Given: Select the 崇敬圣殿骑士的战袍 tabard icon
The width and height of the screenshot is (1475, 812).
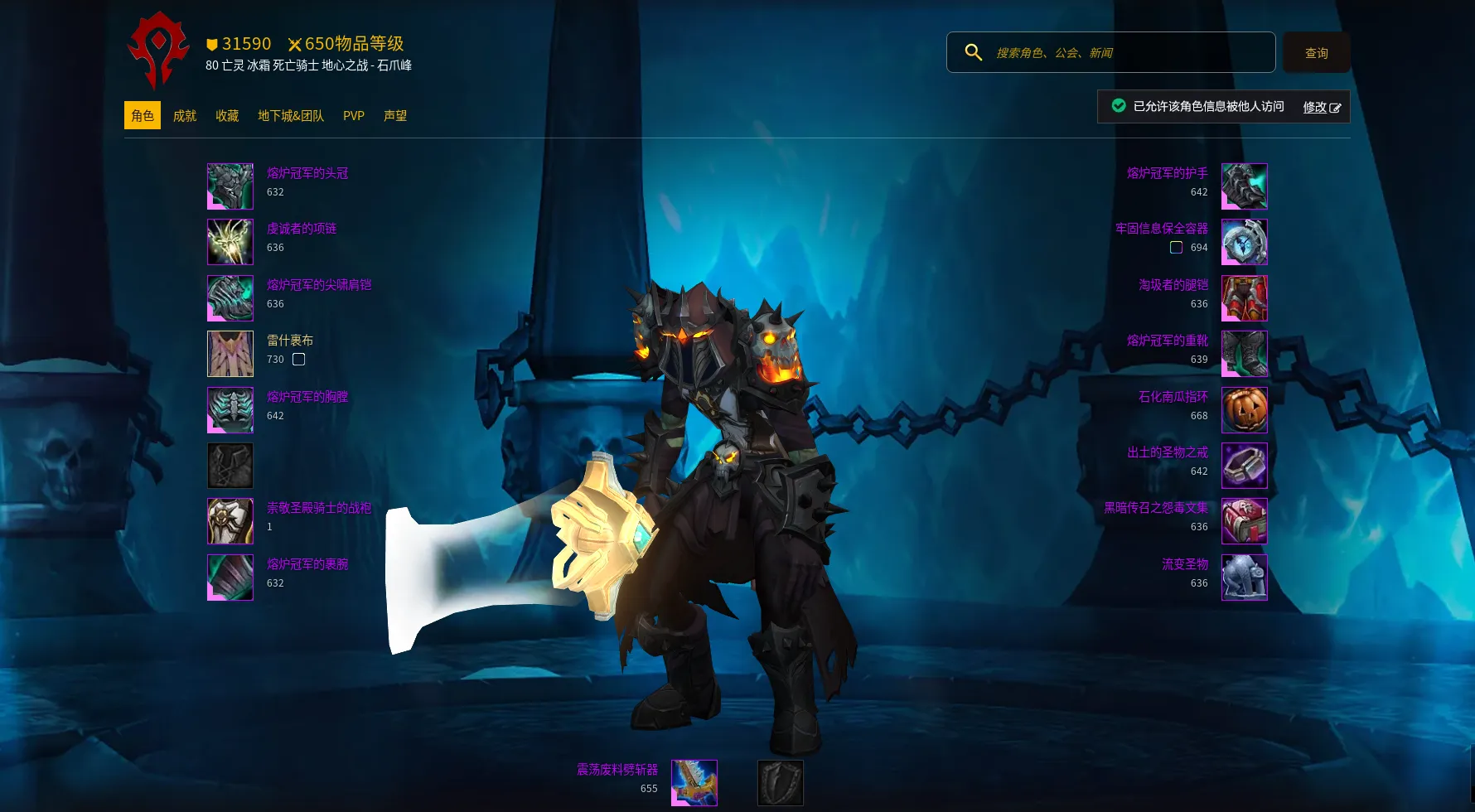Looking at the screenshot, I should click(230, 521).
